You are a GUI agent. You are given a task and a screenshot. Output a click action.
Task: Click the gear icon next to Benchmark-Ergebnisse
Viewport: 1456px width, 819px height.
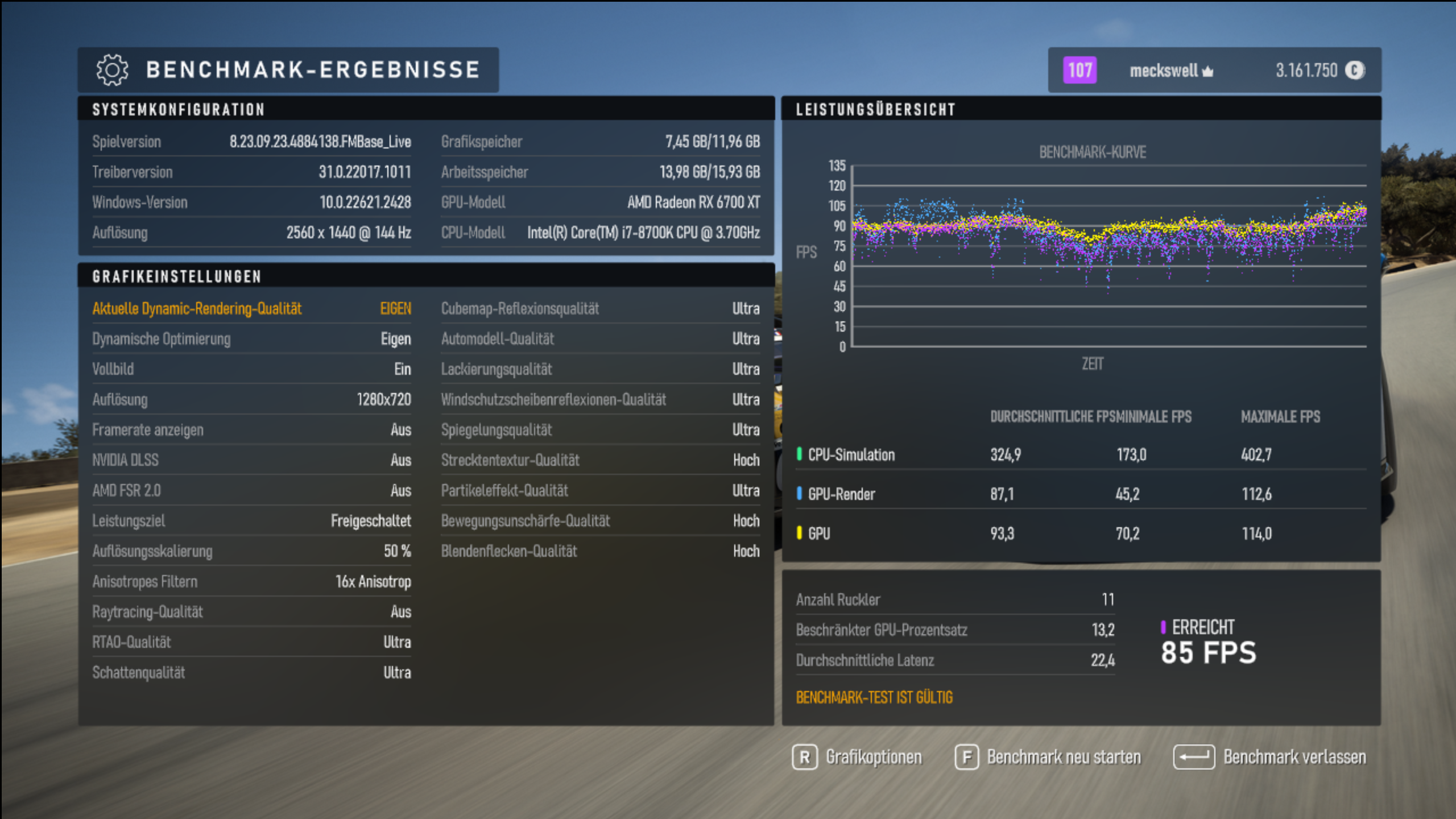[x=111, y=70]
